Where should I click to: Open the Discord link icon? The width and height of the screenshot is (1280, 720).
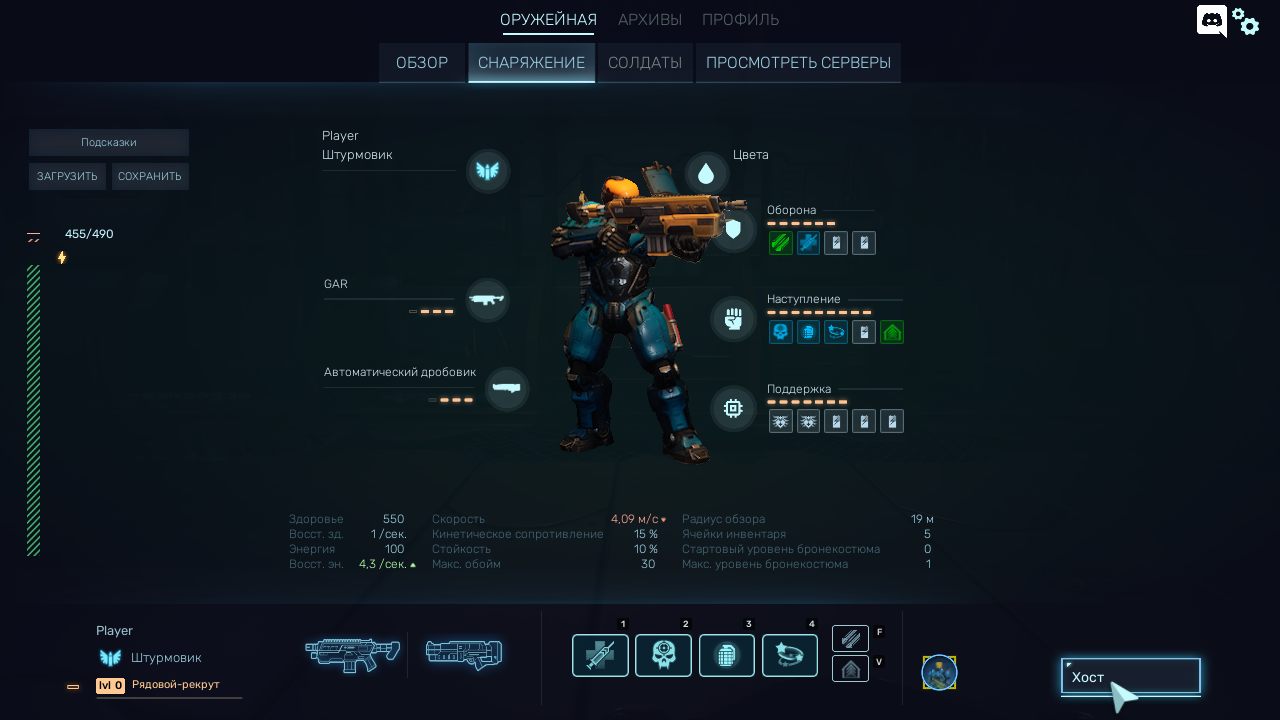click(1211, 21)
